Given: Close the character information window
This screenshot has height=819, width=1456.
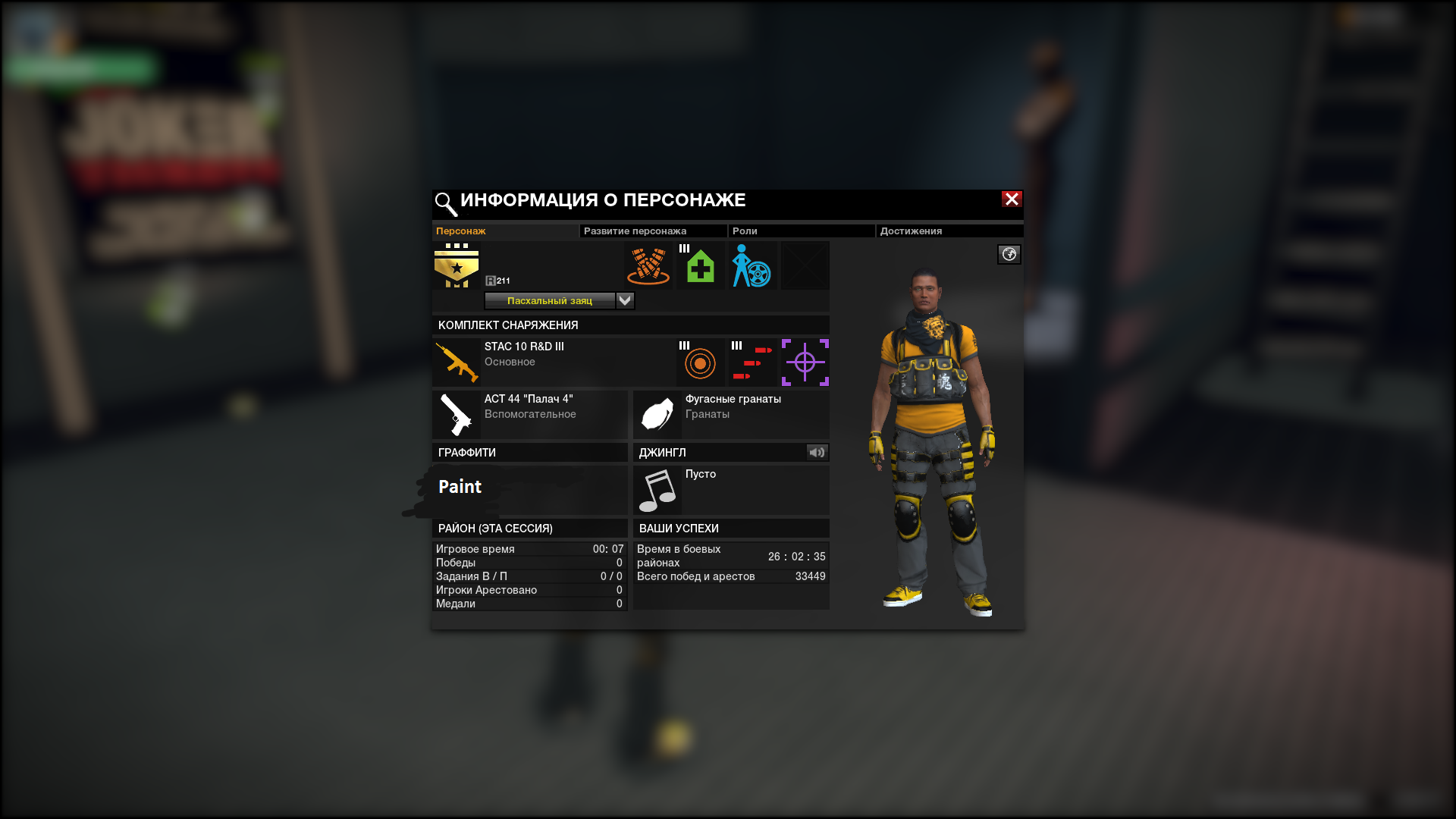Looking at the screenshot, I should [1012, 199].
